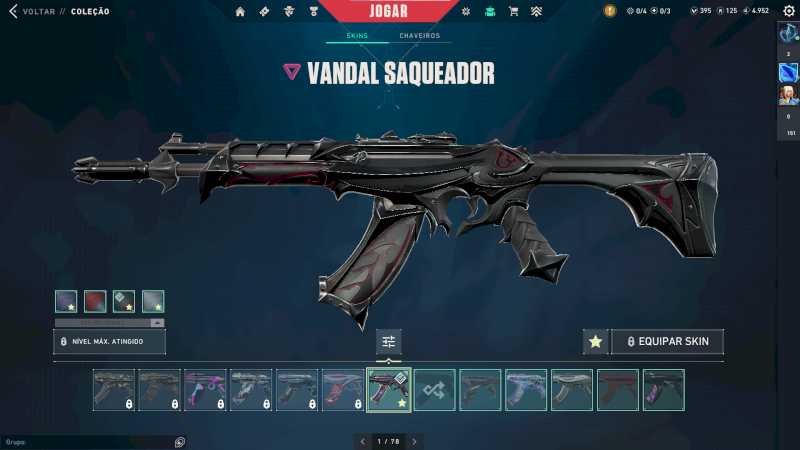
Task: Toggle the favorite star button
Action: (595, 342)
